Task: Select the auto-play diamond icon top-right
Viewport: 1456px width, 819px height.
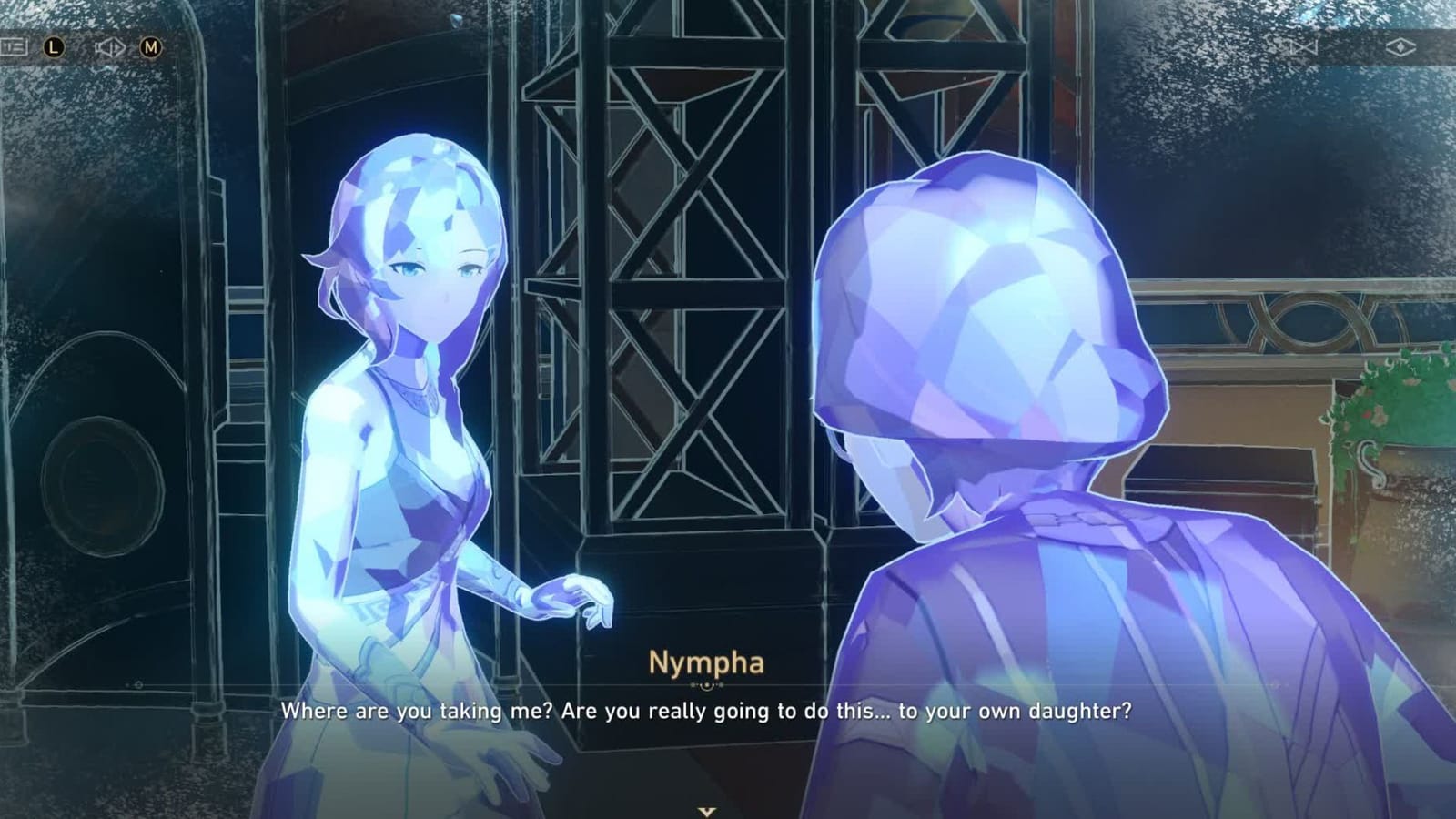Action: [x=1401, y=45]
